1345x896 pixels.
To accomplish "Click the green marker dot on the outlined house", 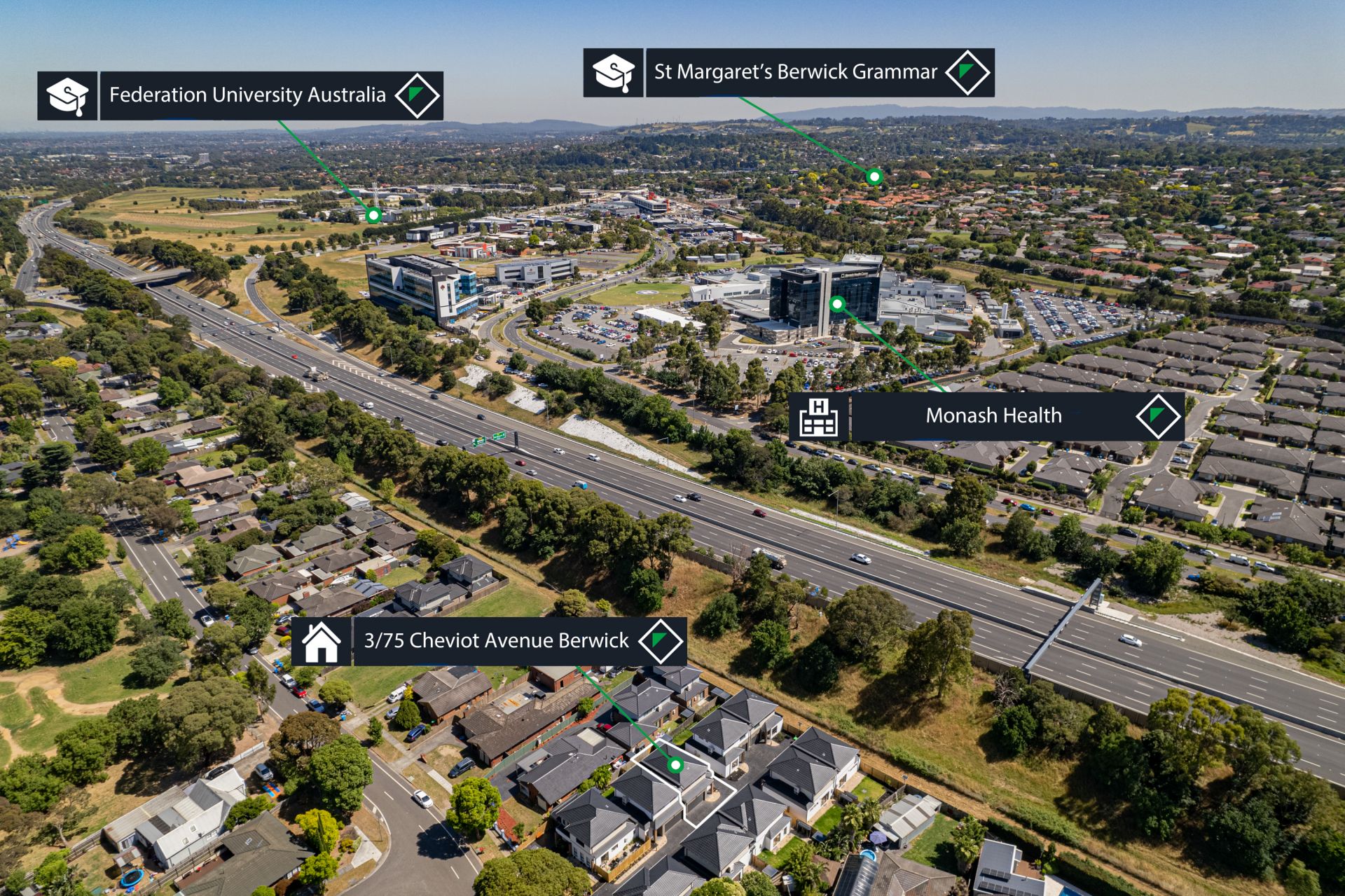I will pyautogui.click(x=675, y=764).
